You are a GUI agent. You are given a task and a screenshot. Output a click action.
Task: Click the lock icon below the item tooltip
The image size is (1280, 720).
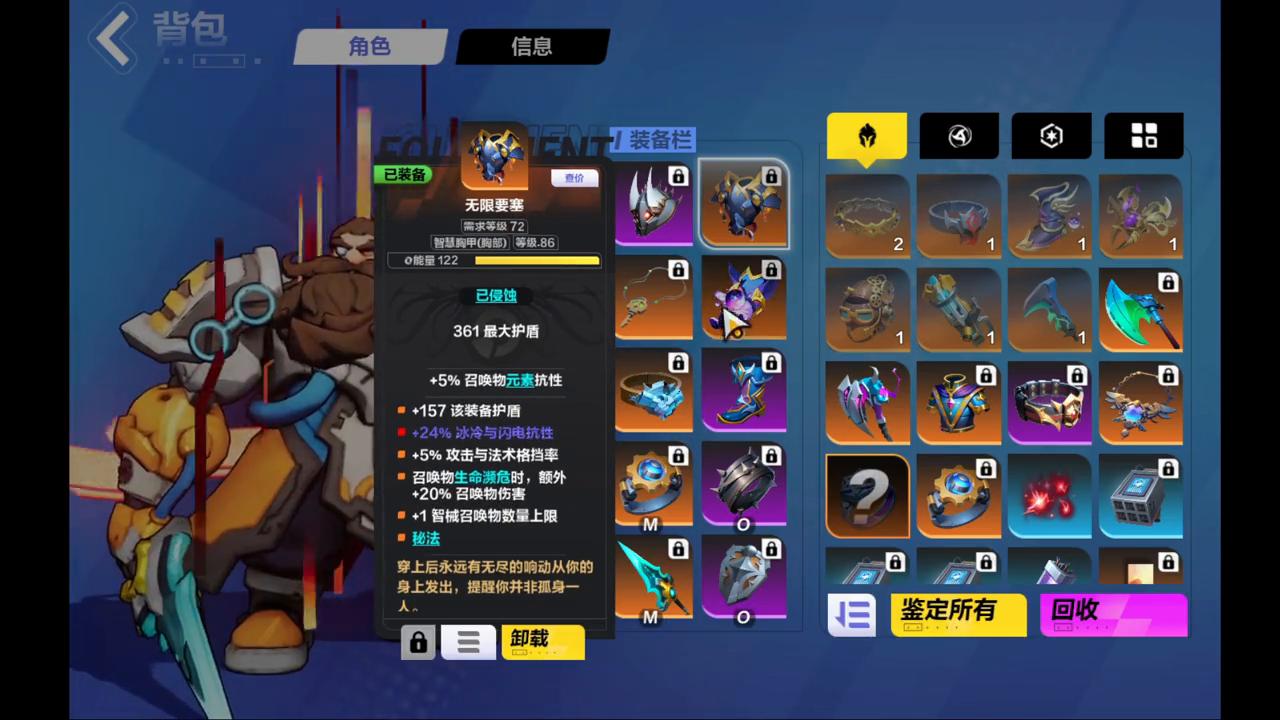click(417, 641)
